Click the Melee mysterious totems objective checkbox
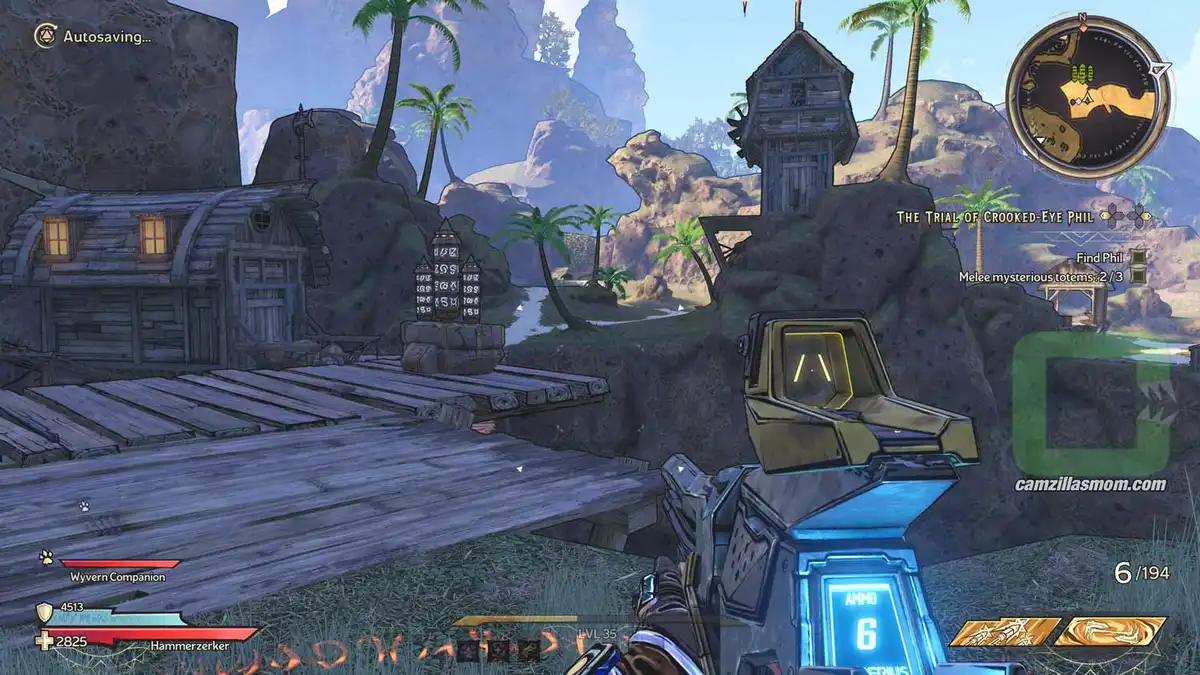This screenshot has width=1200, height=675. (x=1138, y=276)
